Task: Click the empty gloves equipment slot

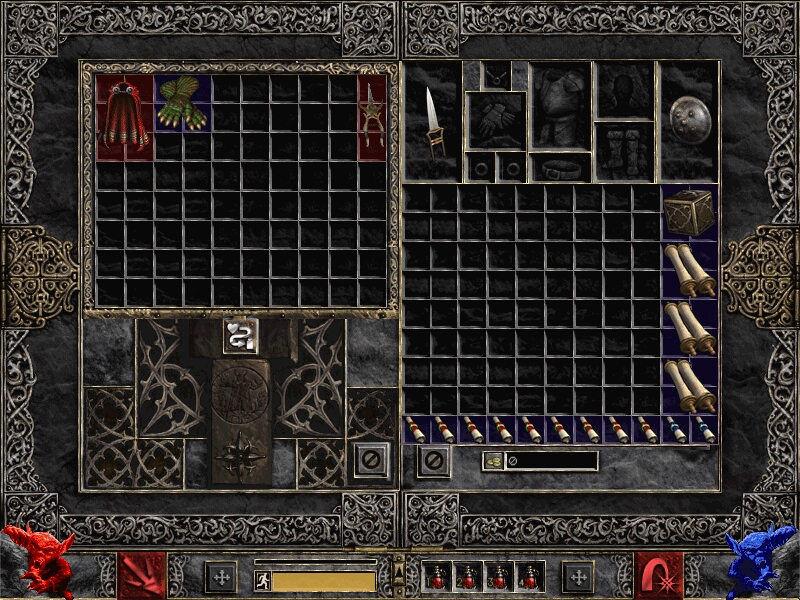Action: tap(496, 121)
